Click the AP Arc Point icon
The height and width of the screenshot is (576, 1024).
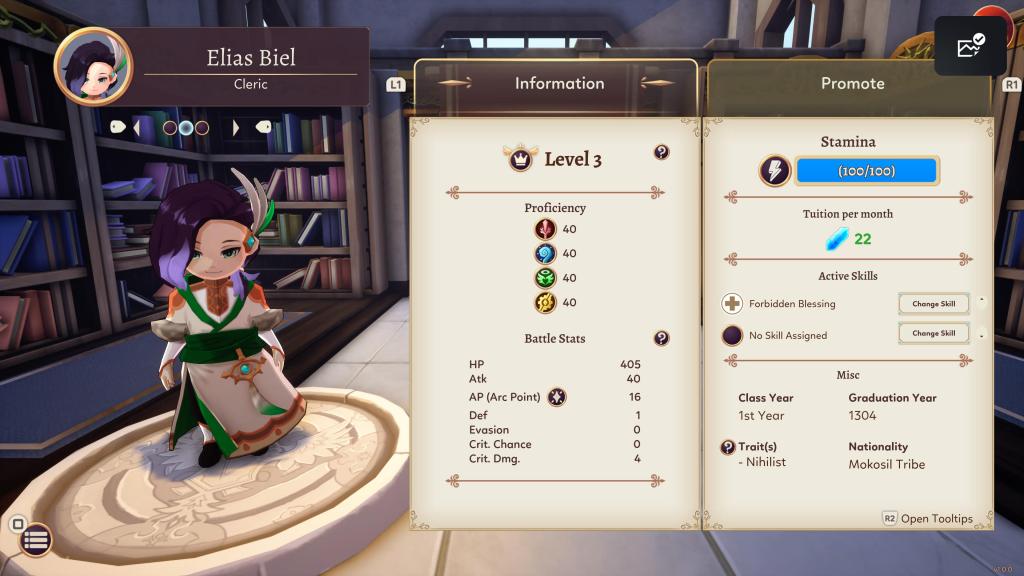pyautogui.click(x=557, y=397)
